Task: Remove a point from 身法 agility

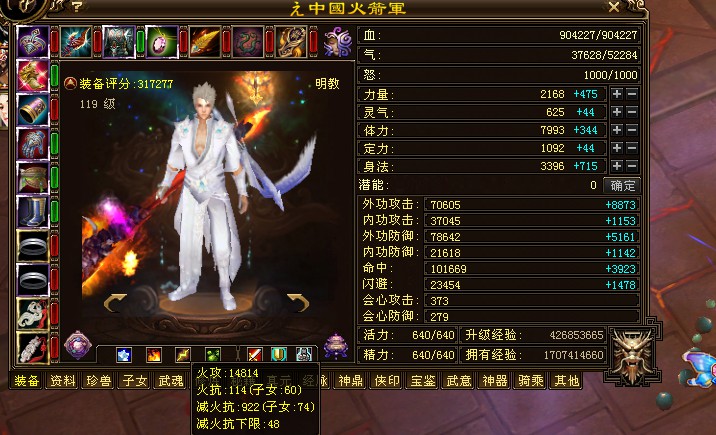Action: pyautogui.click(x=632, y=166)
